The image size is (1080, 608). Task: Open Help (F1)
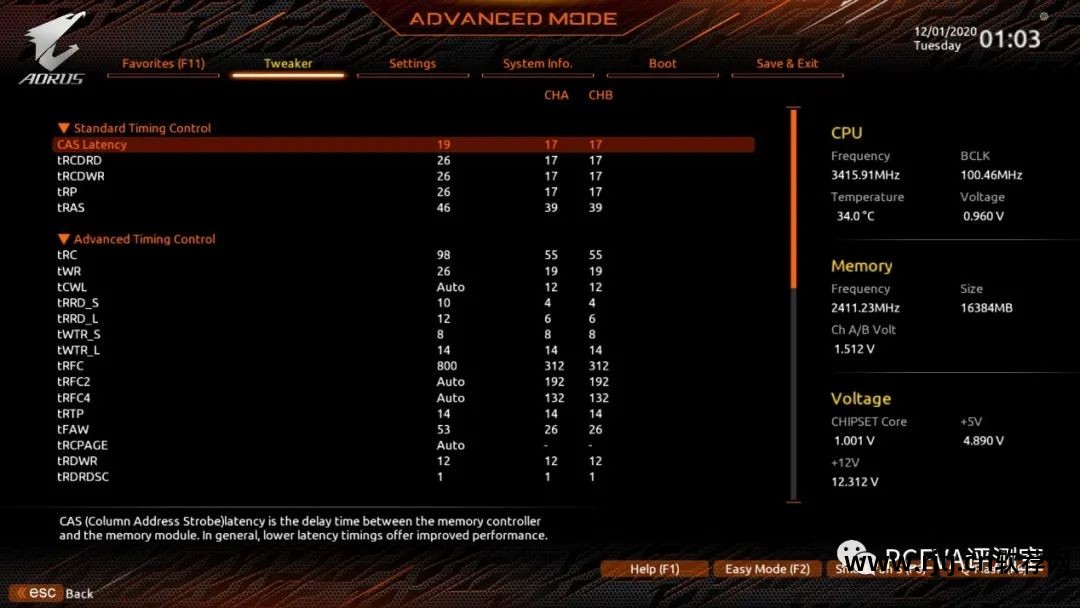click(x=654, y=569)
